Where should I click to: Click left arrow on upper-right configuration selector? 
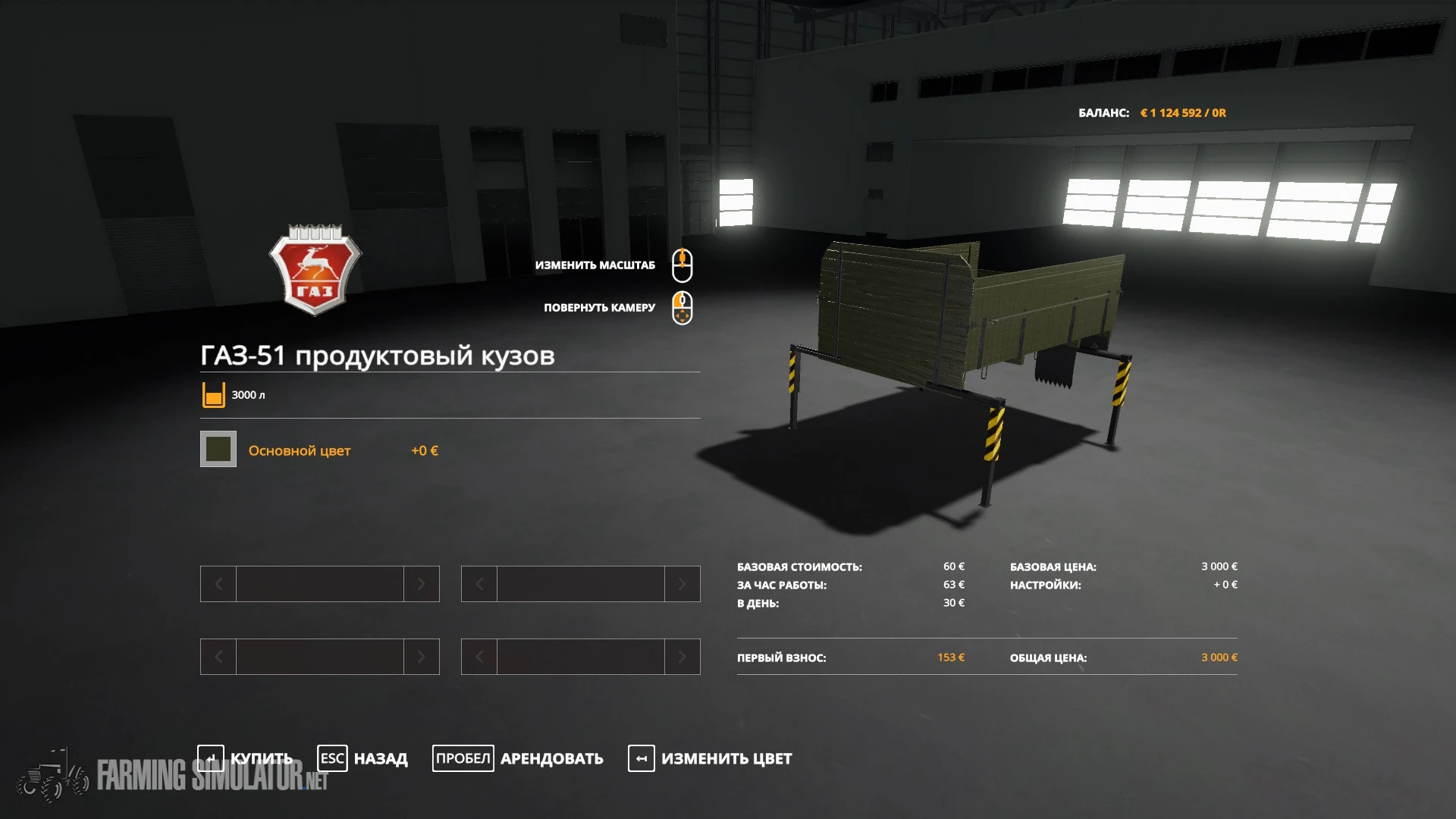(479, 584)
